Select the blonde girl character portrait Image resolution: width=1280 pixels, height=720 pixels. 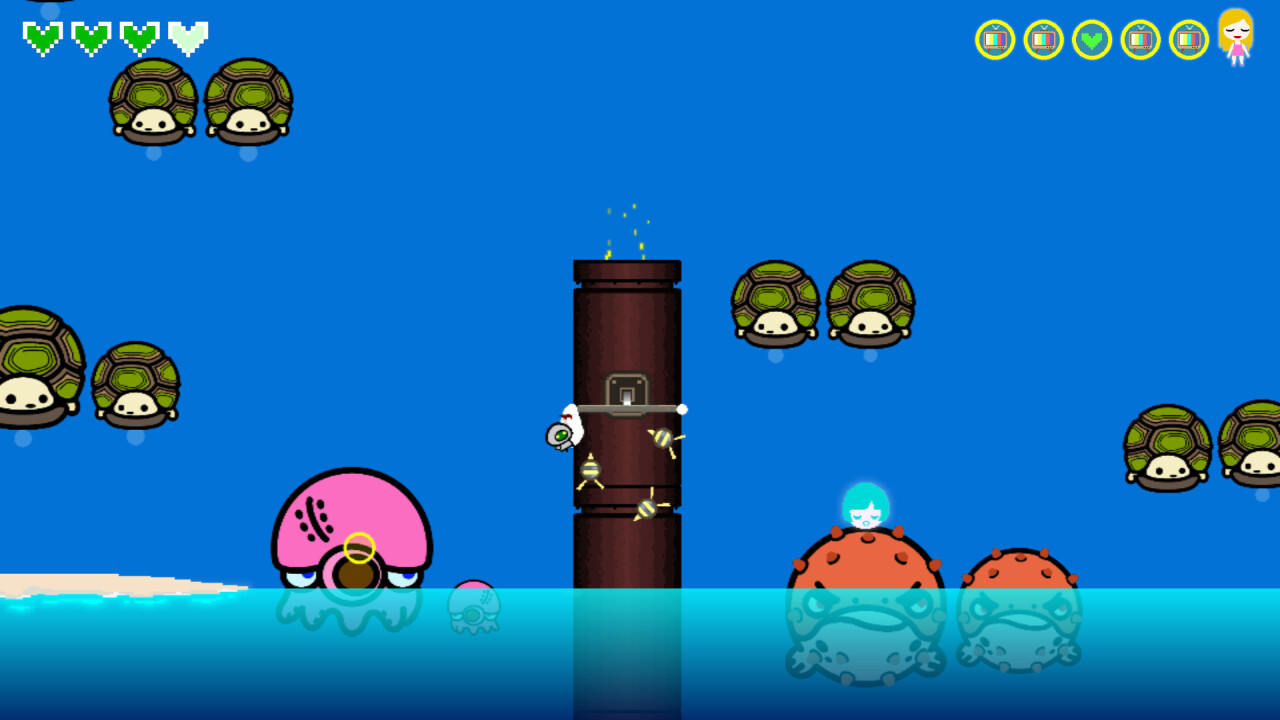pos(1236,40)
